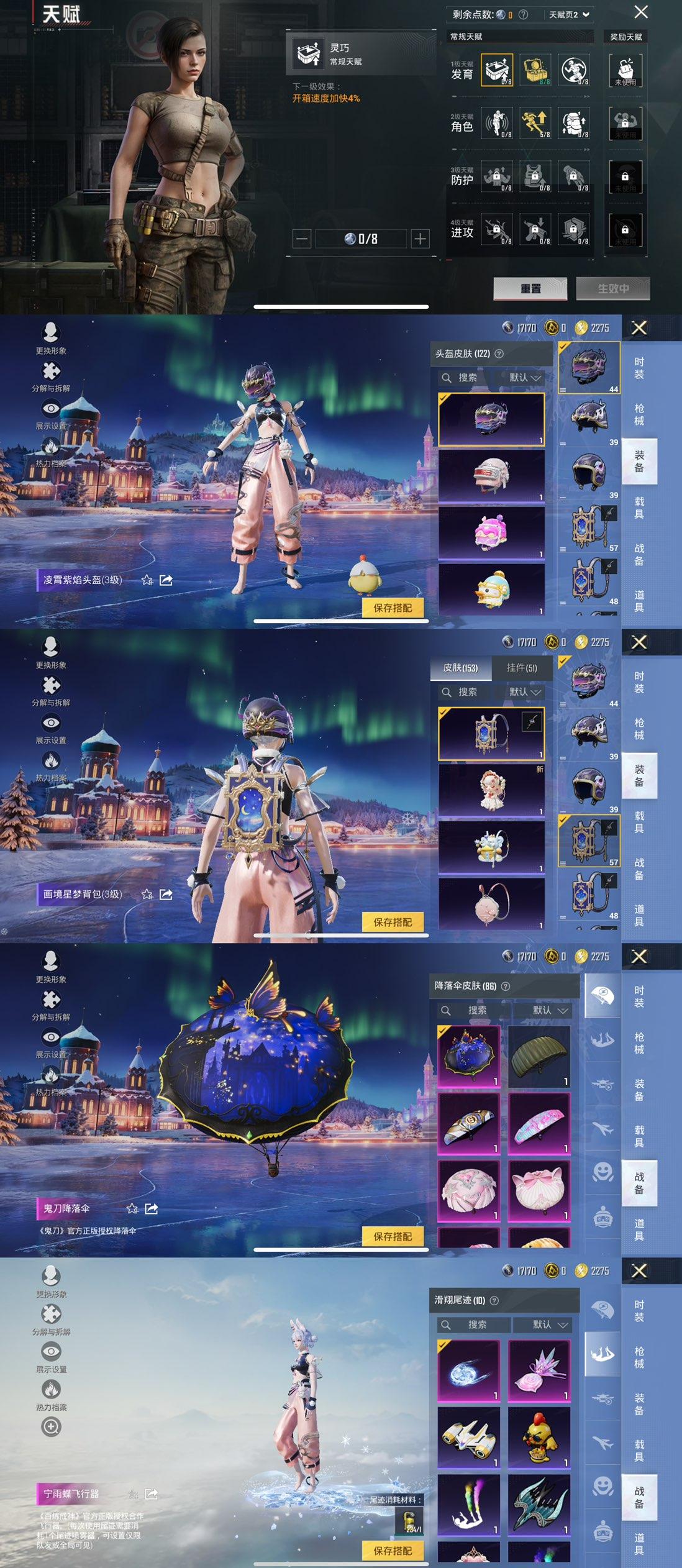
Task: Click the magnifier zoom icon below 热力档案
Action: coord(51,1427)
